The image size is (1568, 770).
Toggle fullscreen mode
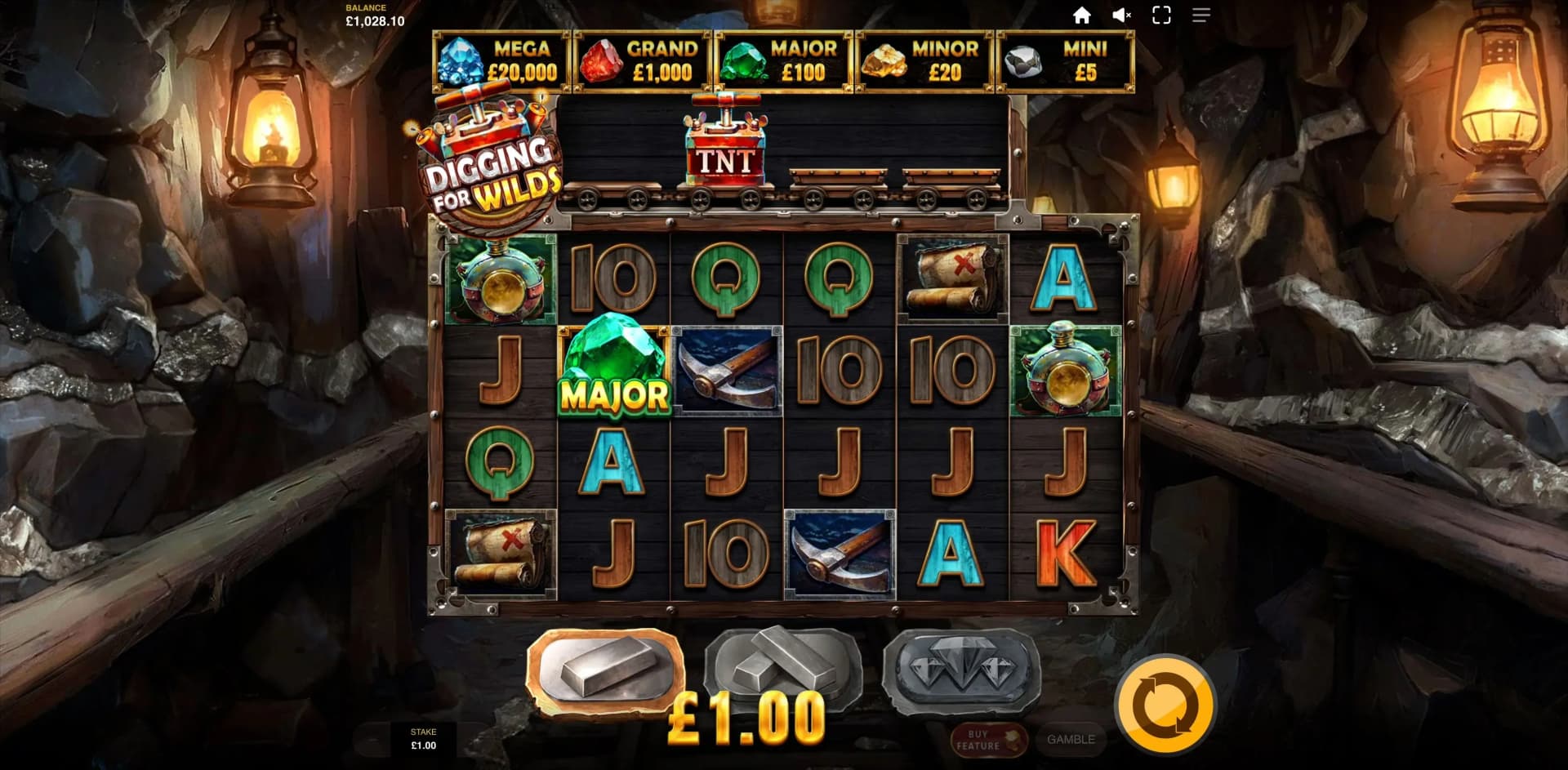pyautogui.click(x=1160, y=15)
